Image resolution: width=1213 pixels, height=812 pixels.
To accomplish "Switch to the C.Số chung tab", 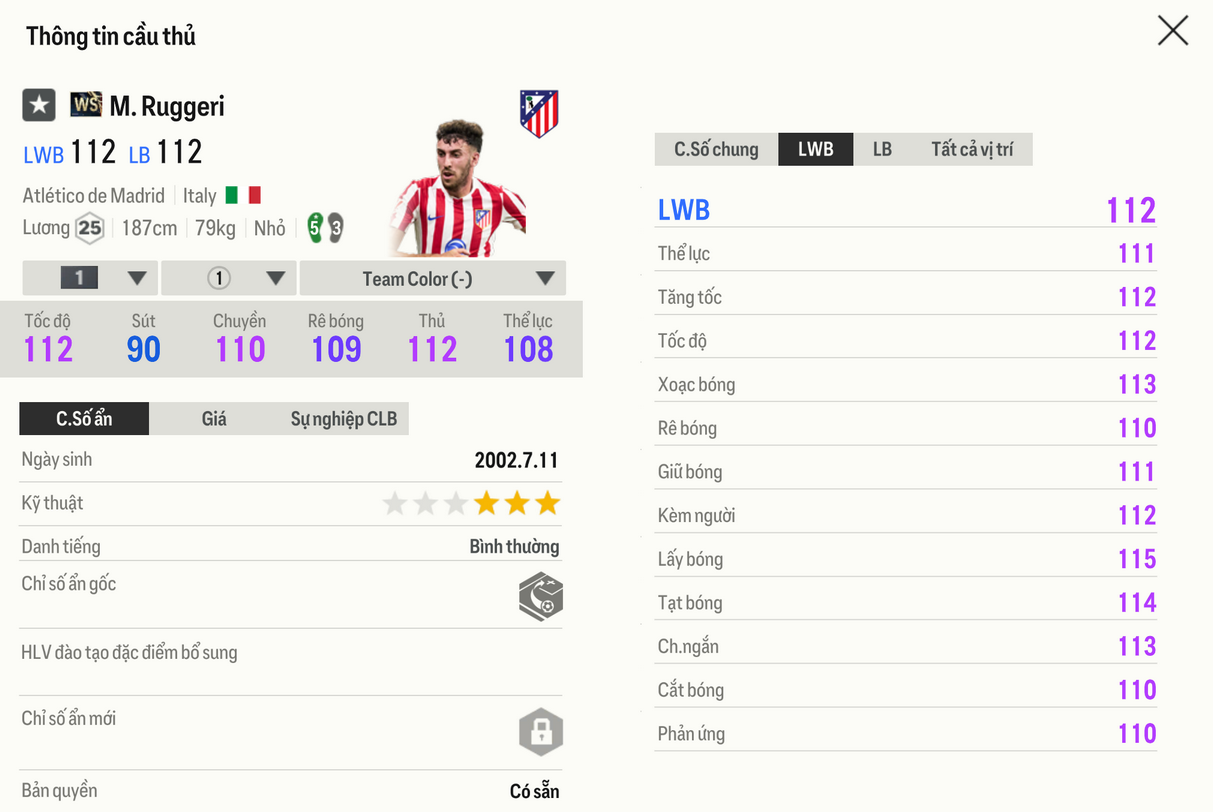I will 716,149.
